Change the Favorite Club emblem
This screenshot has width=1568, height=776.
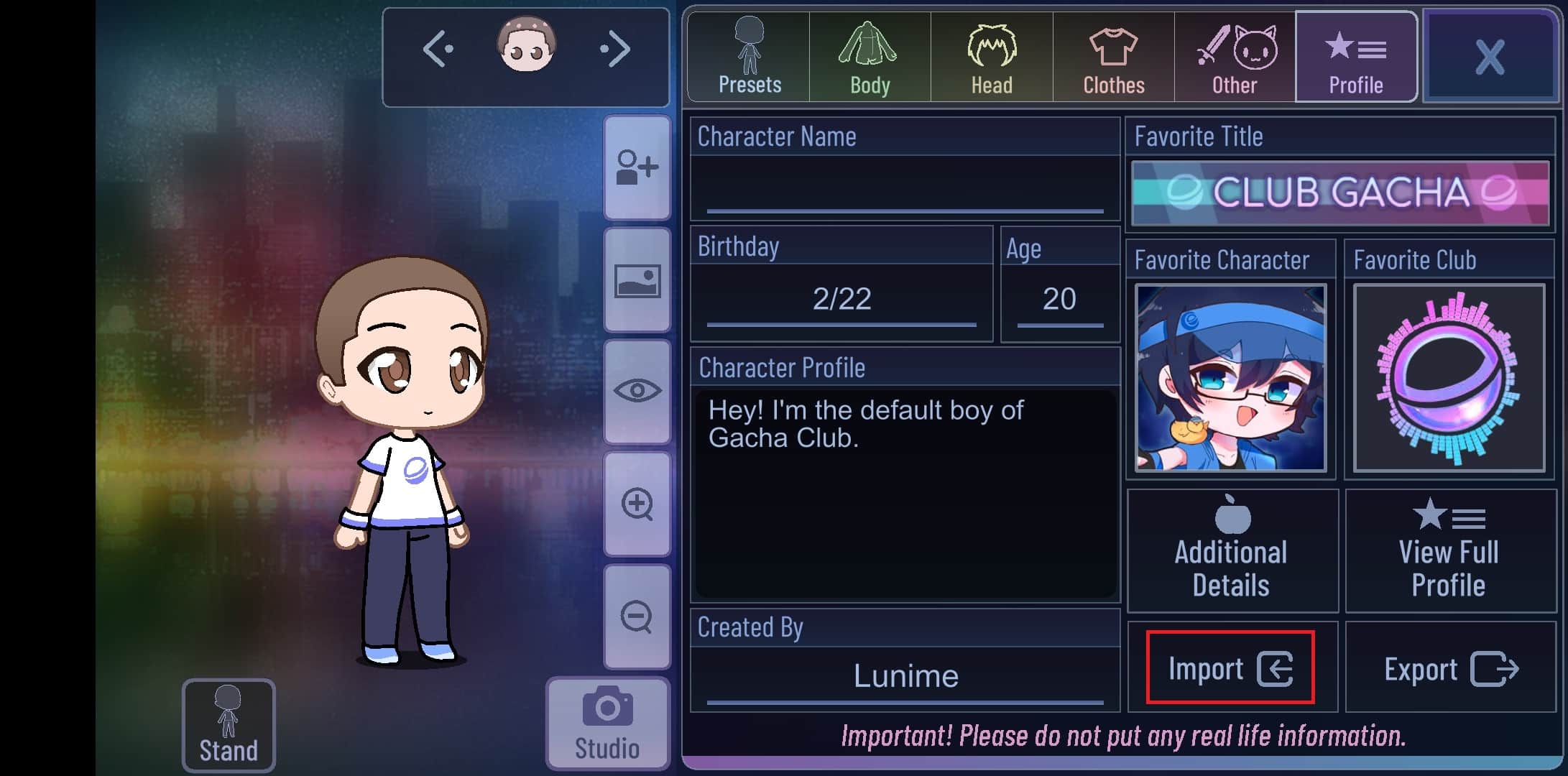tap(1449, 378)
